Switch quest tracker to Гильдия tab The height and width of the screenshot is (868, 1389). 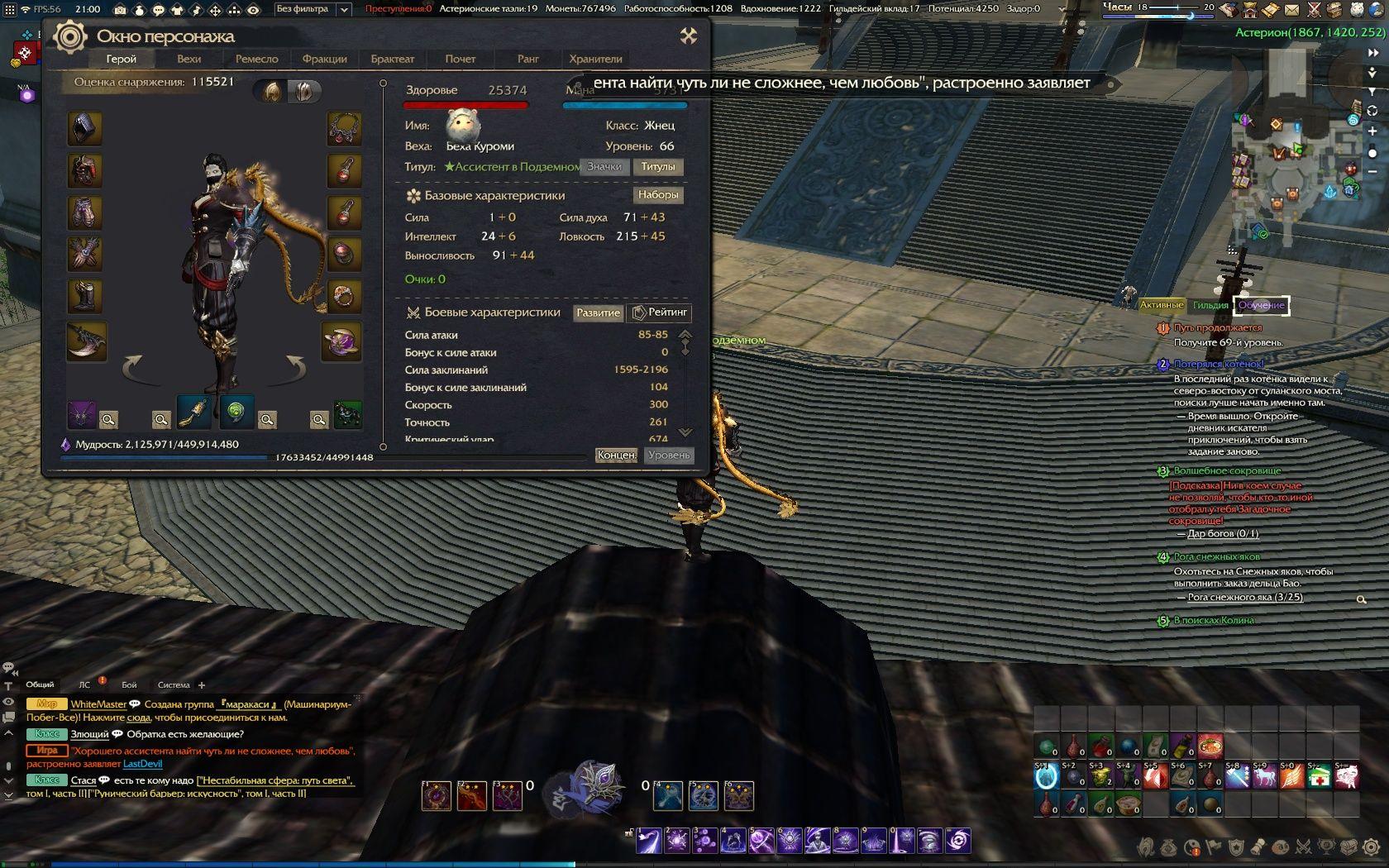(x=1210, y=305)
